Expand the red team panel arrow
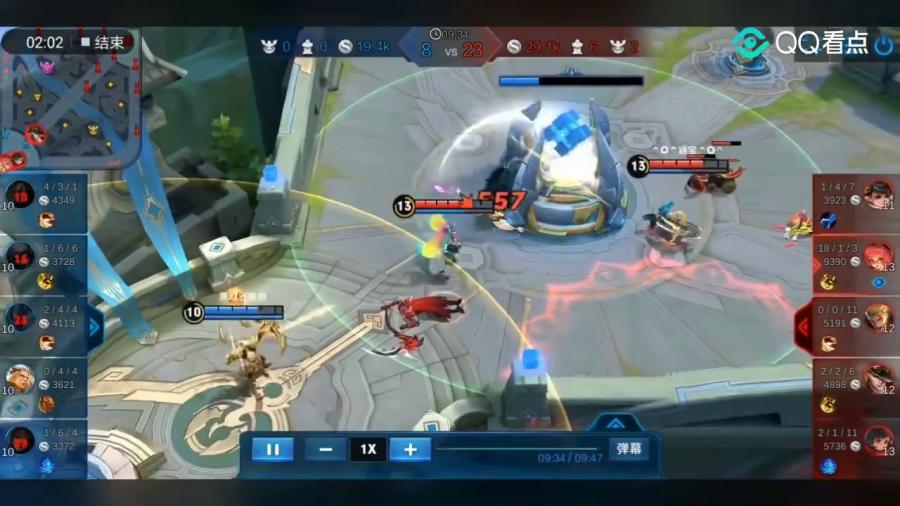This screenshot has width=900, height=506. point(803,326)
